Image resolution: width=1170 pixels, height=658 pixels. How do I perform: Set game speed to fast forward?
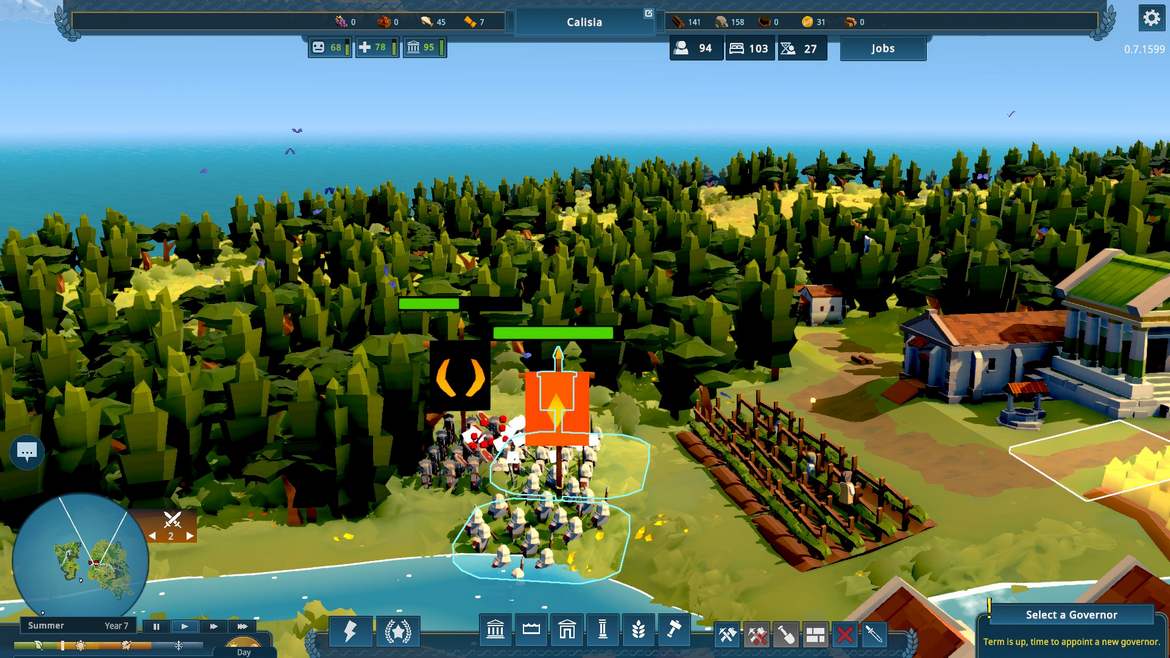pyautogui.click(x=213, y=627)
